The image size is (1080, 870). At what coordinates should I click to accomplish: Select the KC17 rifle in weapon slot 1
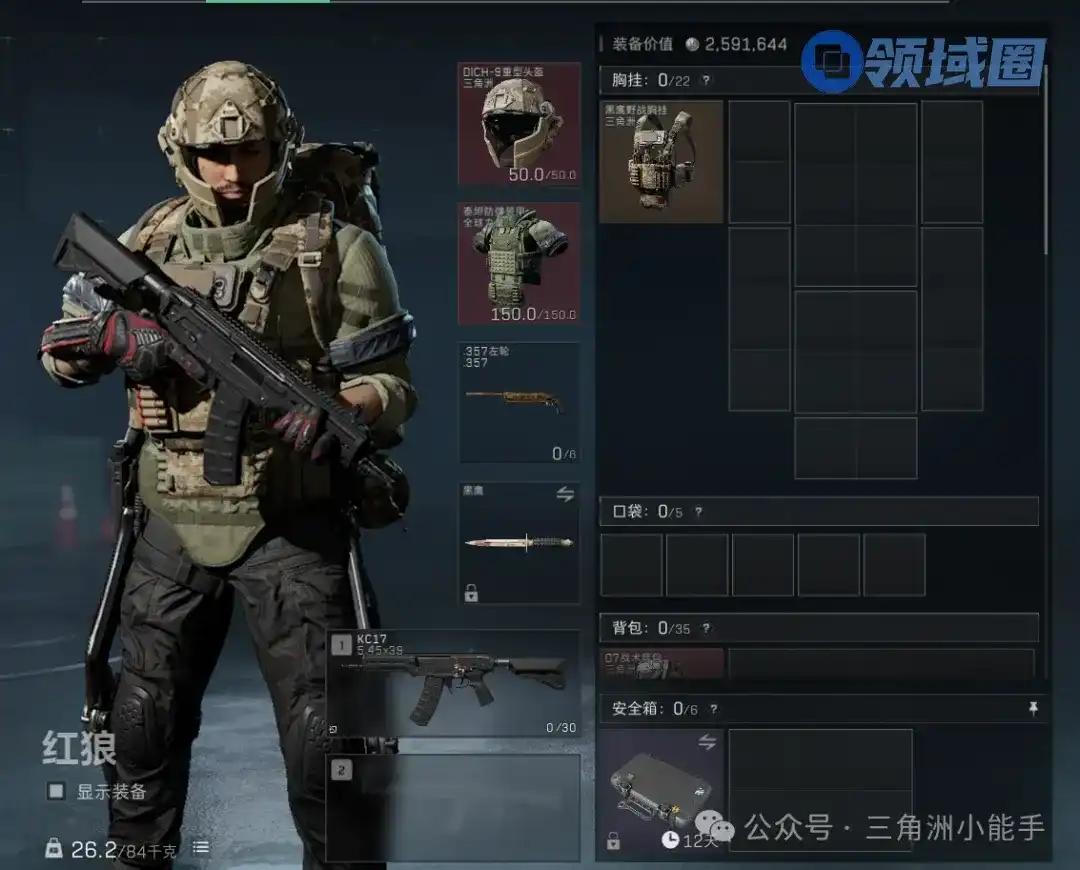(x=453, y=683)
